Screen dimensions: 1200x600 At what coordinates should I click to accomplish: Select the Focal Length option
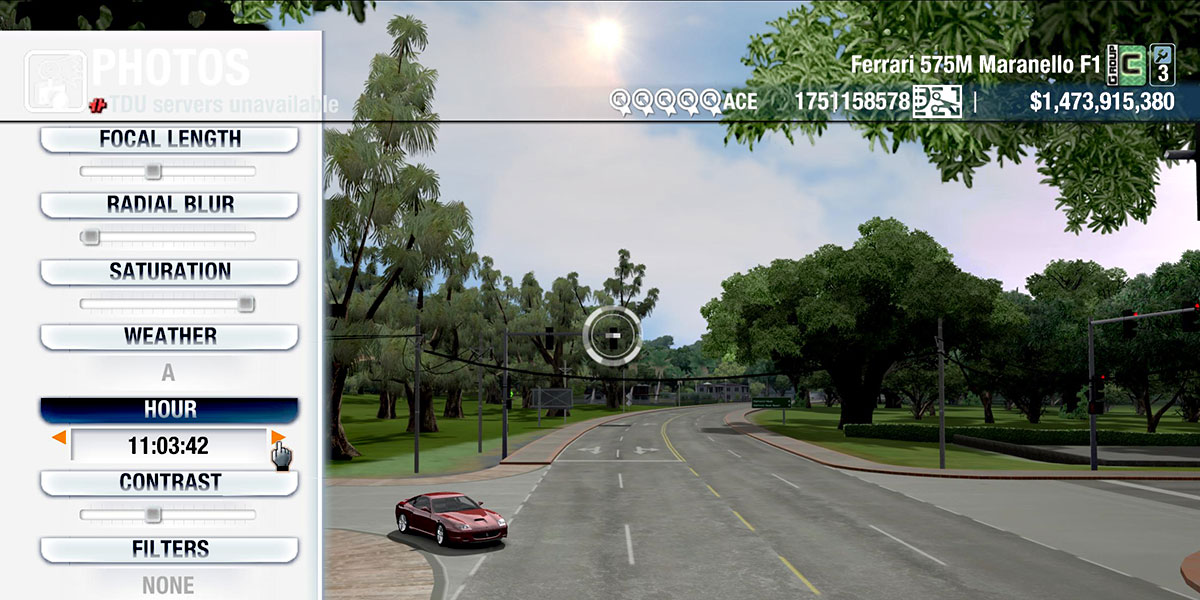[169, 139]
